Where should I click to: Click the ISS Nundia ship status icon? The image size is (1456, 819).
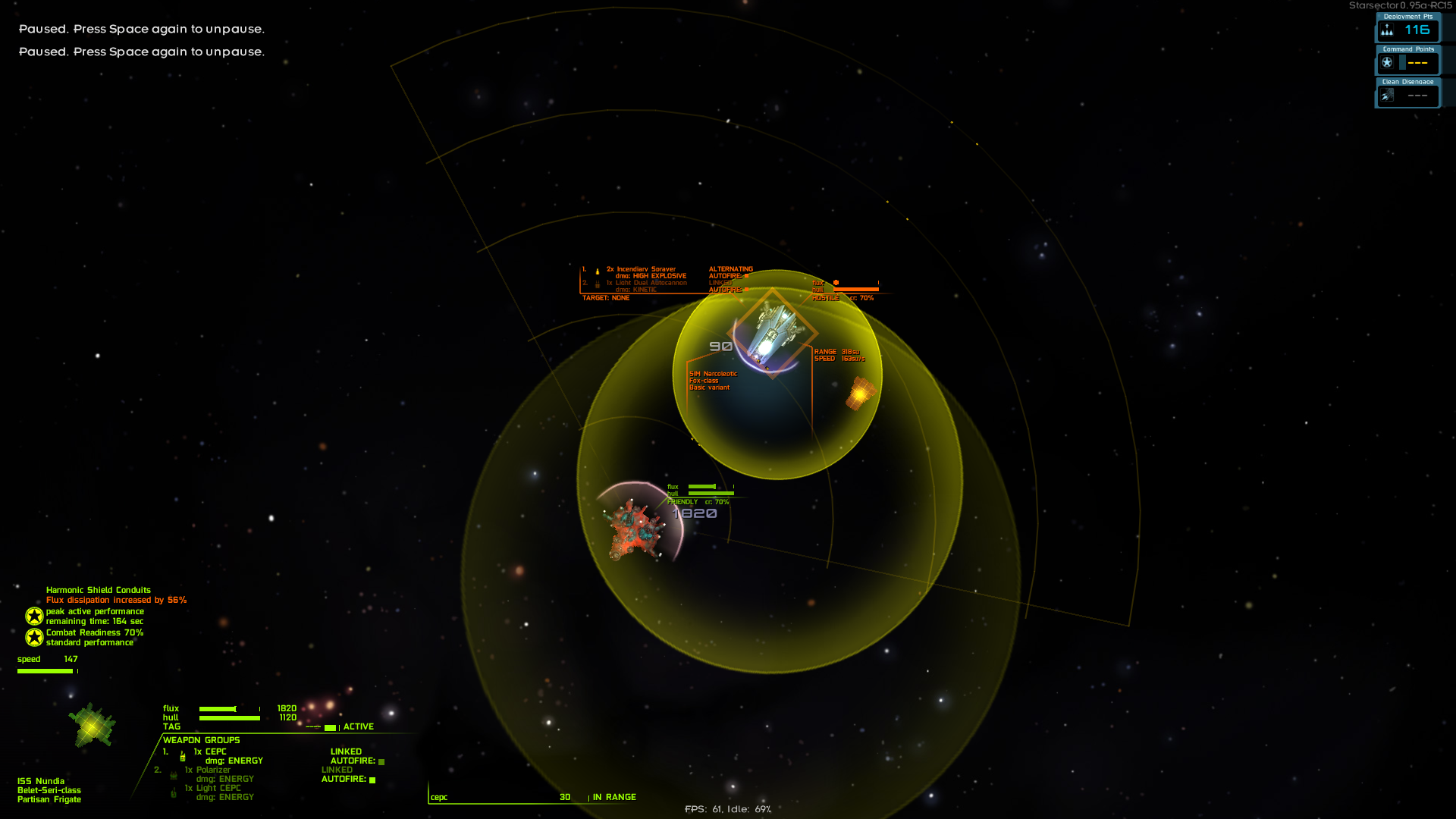92,726
